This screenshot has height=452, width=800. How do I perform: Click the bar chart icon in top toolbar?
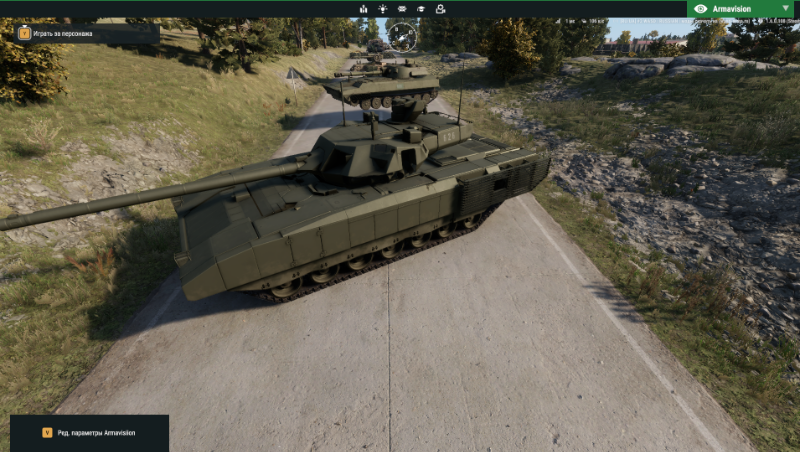pos(363,9)
